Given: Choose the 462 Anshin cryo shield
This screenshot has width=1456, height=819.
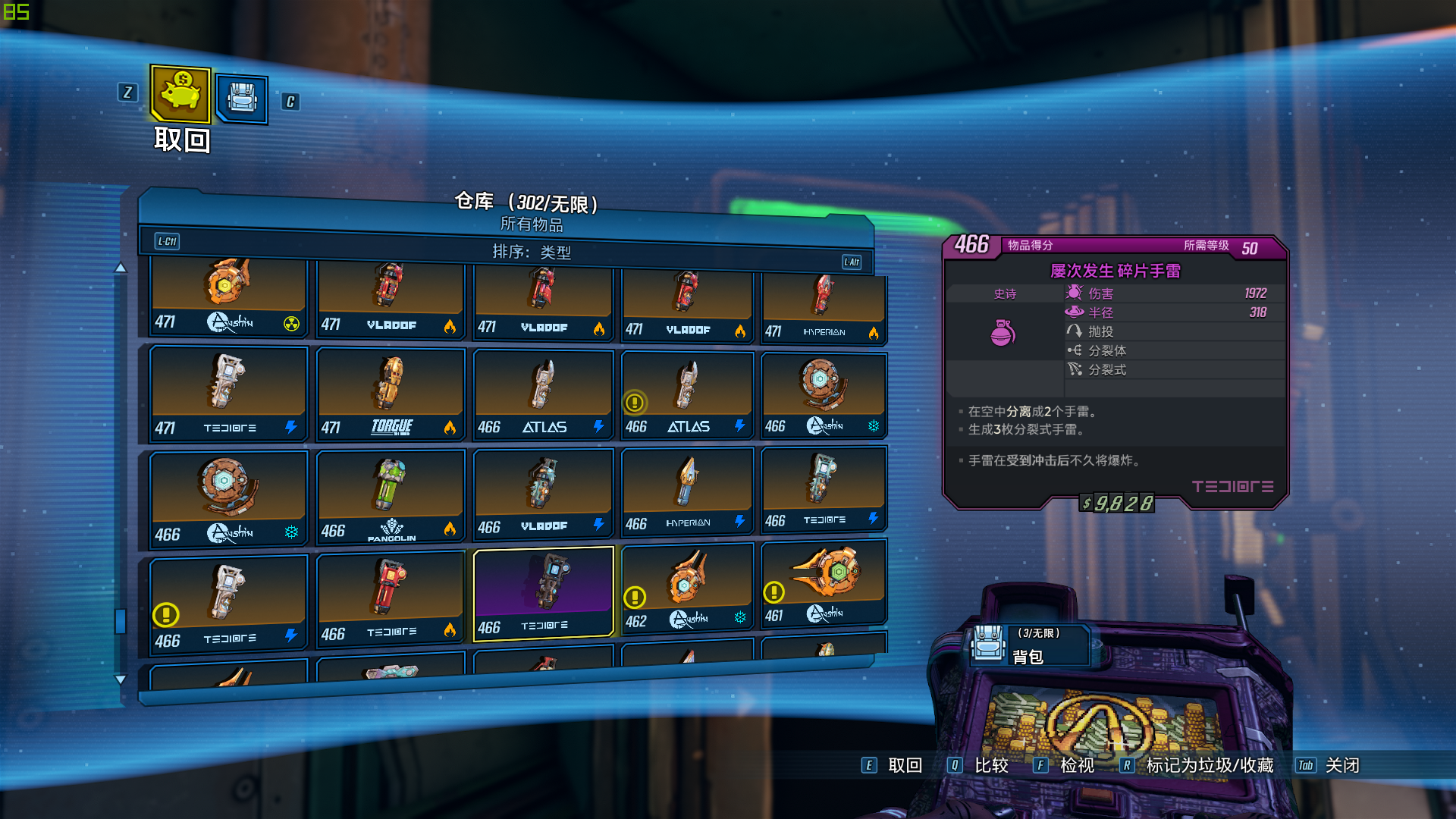Looking at the screenshot, I should 687,588.
